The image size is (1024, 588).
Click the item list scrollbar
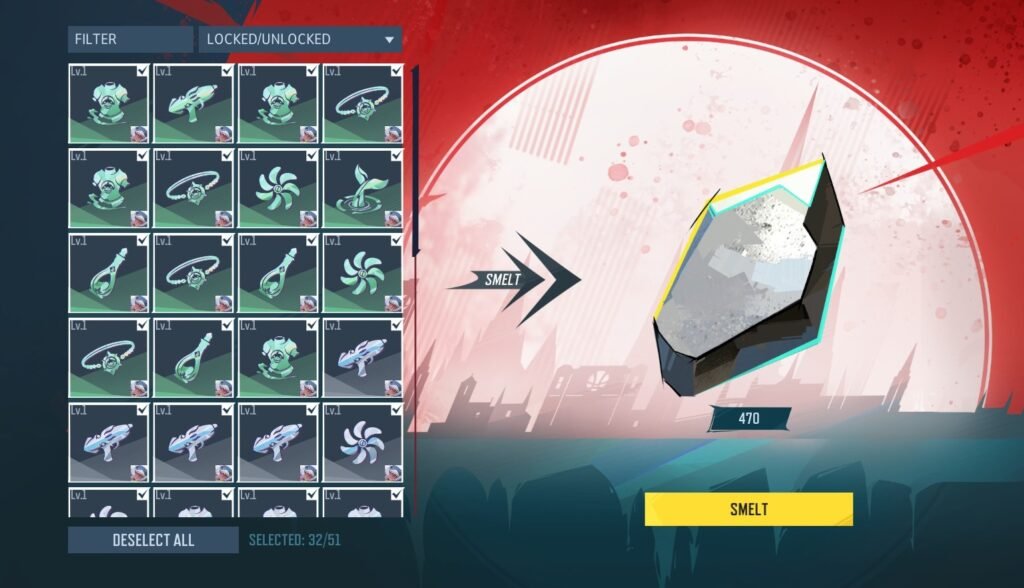click(x=415, y=160)
